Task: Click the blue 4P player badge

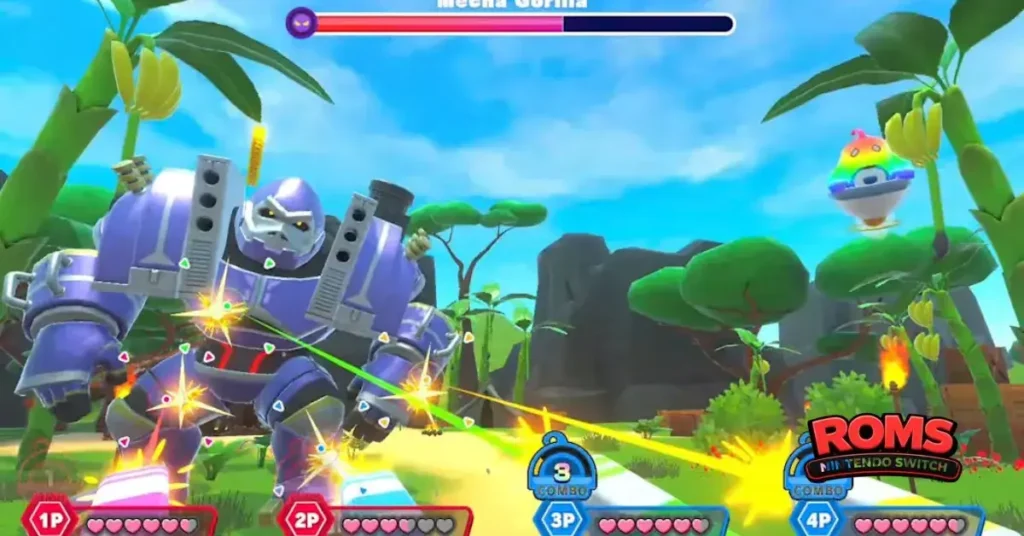Action: (813, 520)
